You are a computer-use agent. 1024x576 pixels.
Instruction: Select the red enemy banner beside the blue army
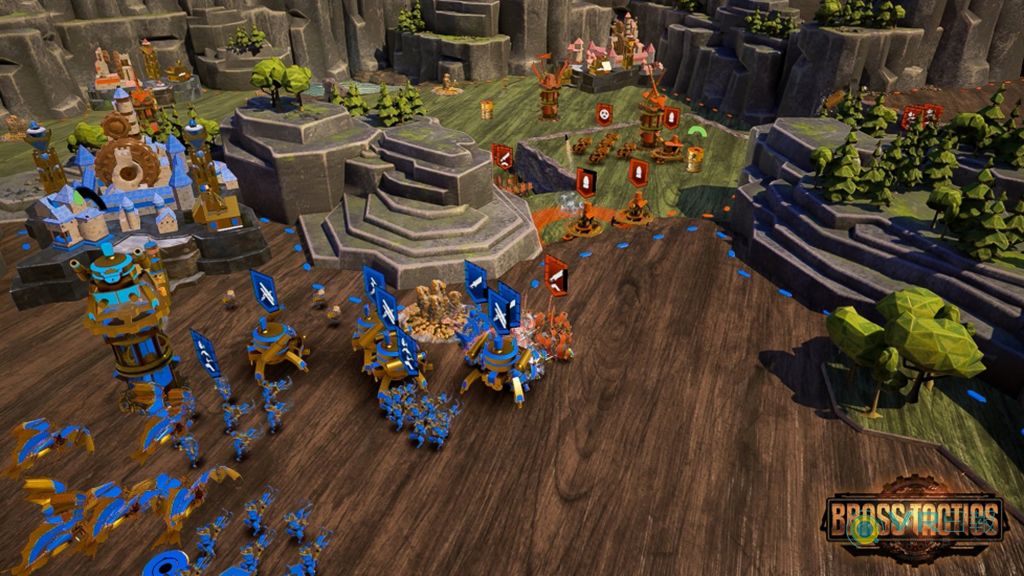[x=556, y=275]
